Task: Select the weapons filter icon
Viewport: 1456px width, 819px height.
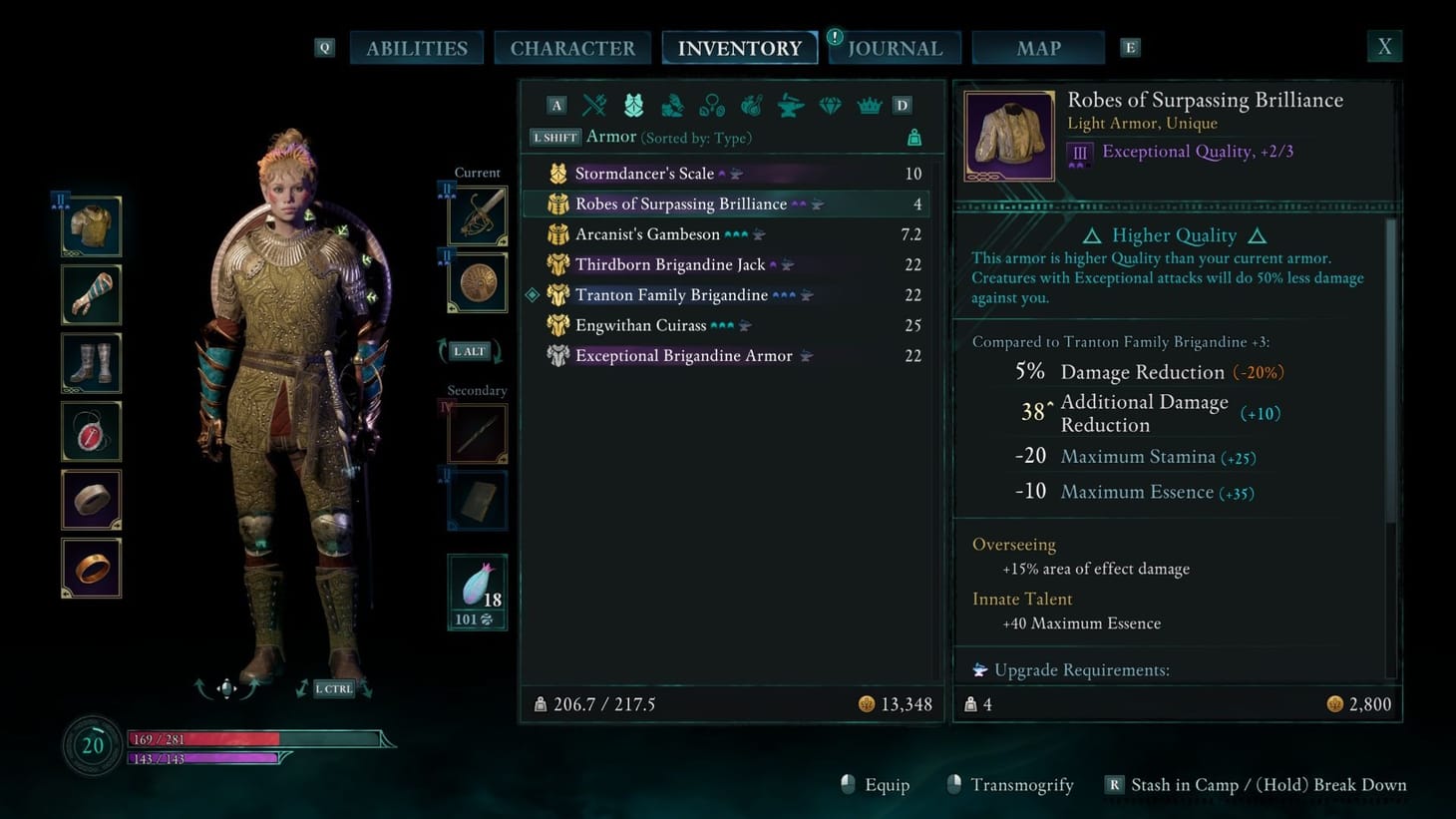Action: (595, 105)
